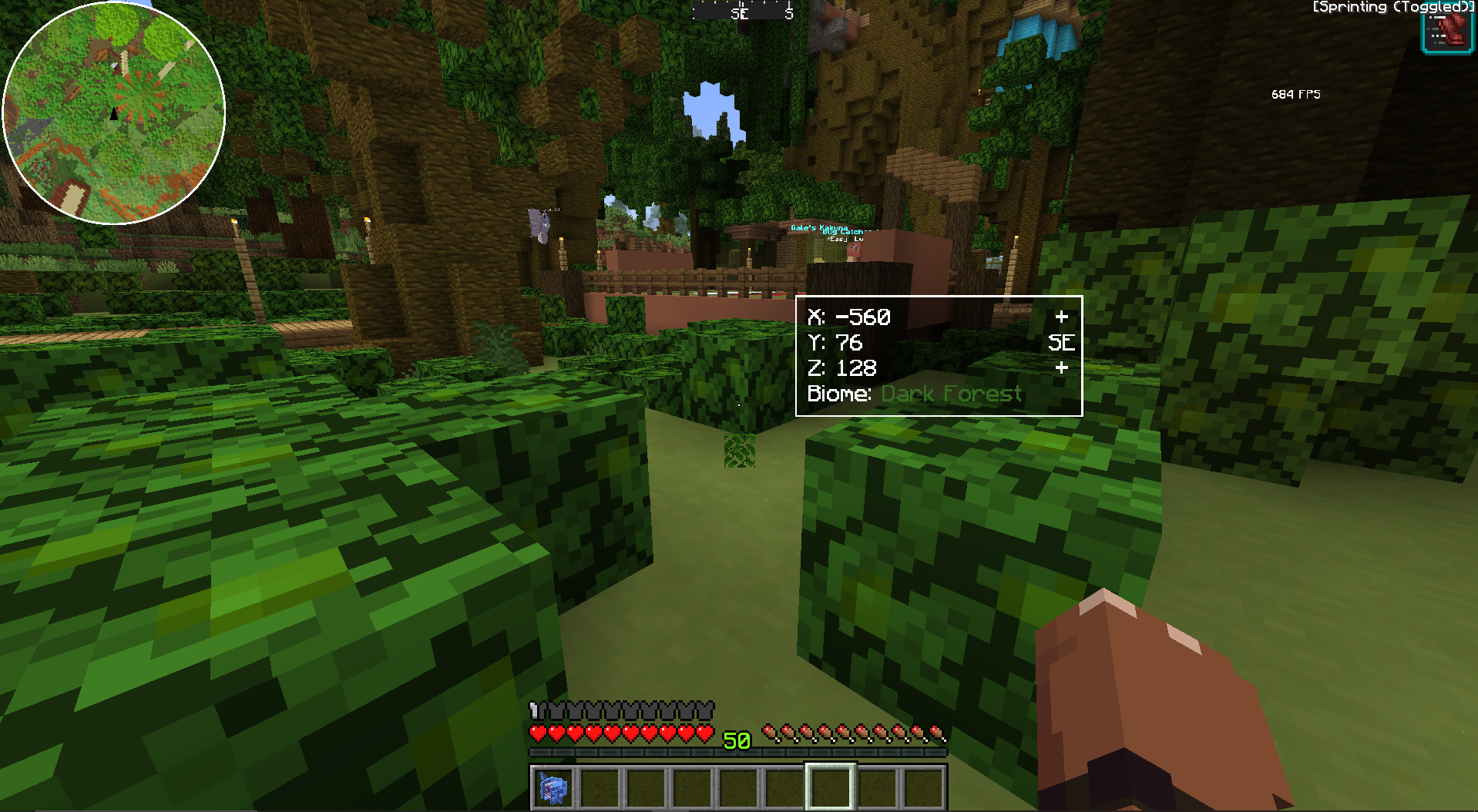Click the coordinates and biome info panel
This screenshot has height=812, width=1478.
click(x=939, y=355)
